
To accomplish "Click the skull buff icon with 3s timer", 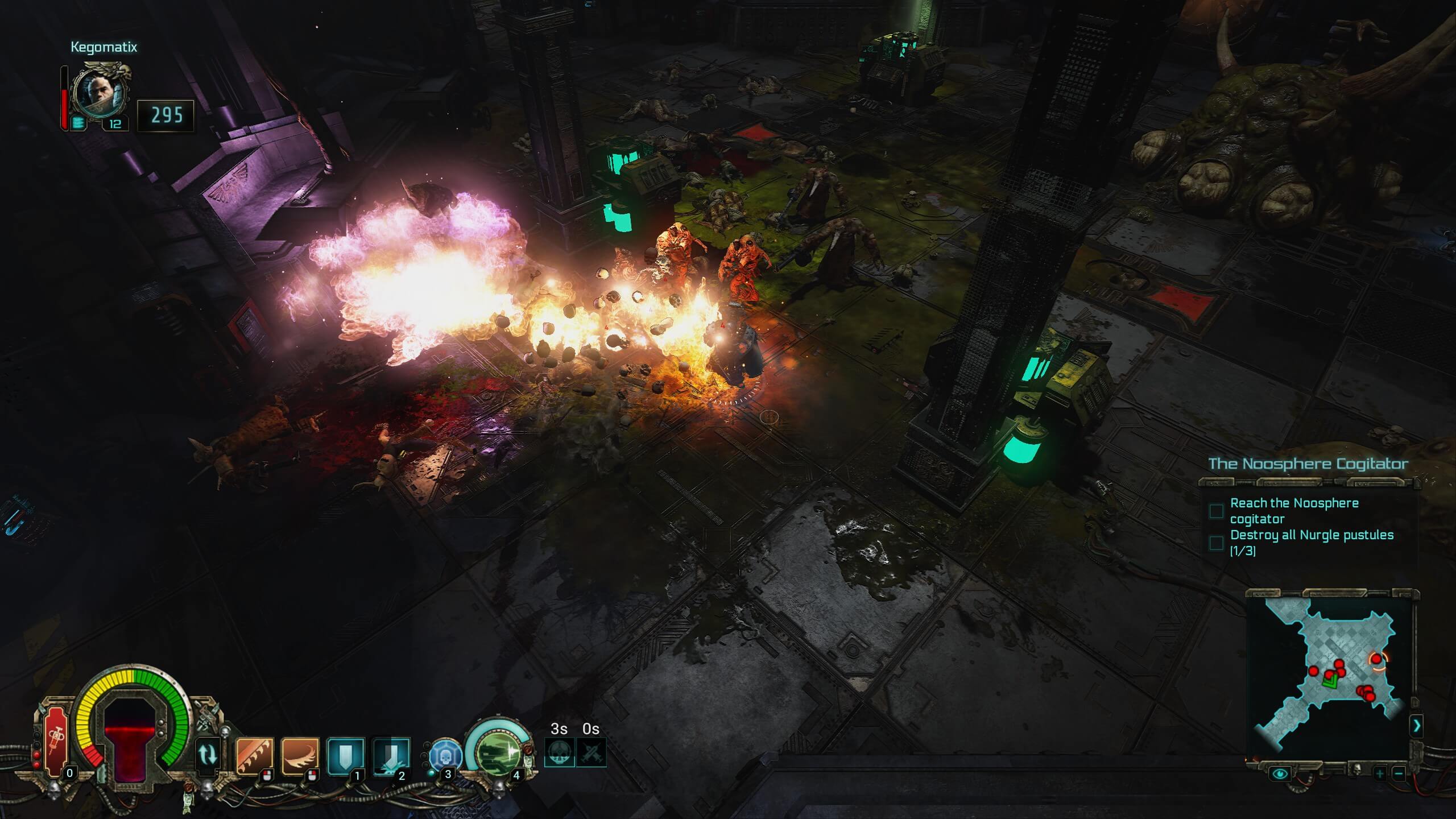I will [x=559, y=752].
